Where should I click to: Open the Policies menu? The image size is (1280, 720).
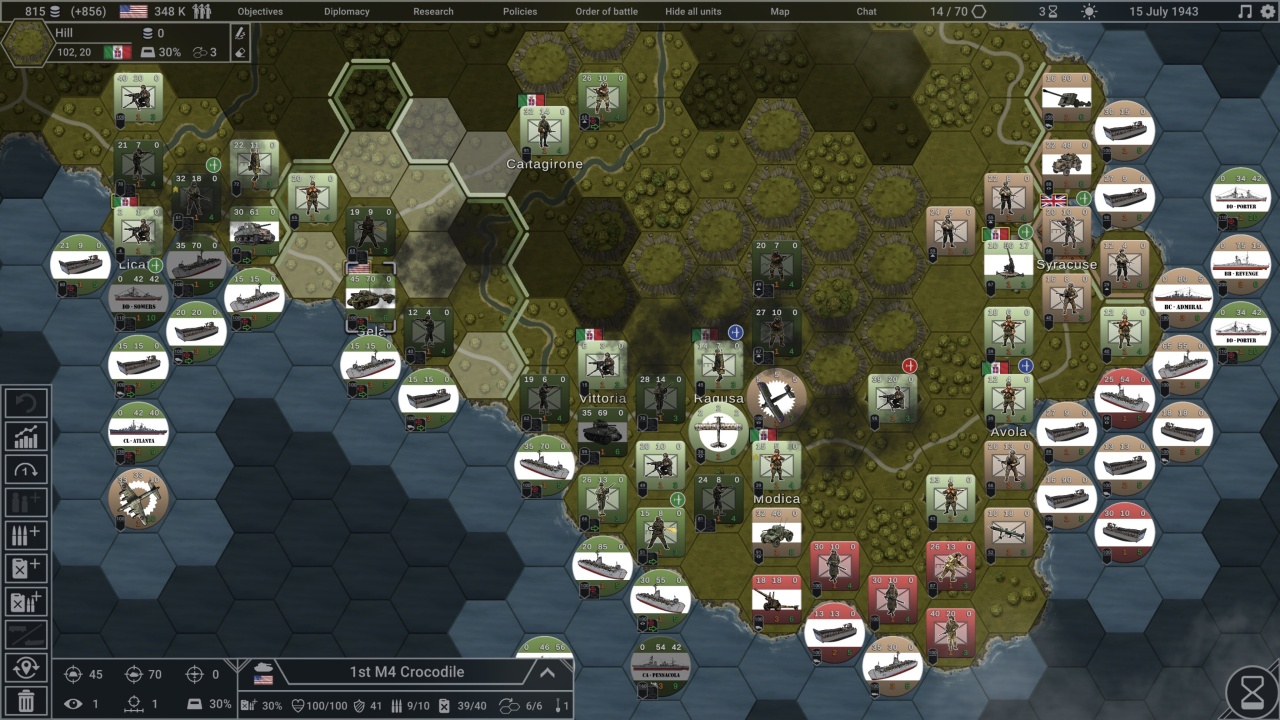520,12
